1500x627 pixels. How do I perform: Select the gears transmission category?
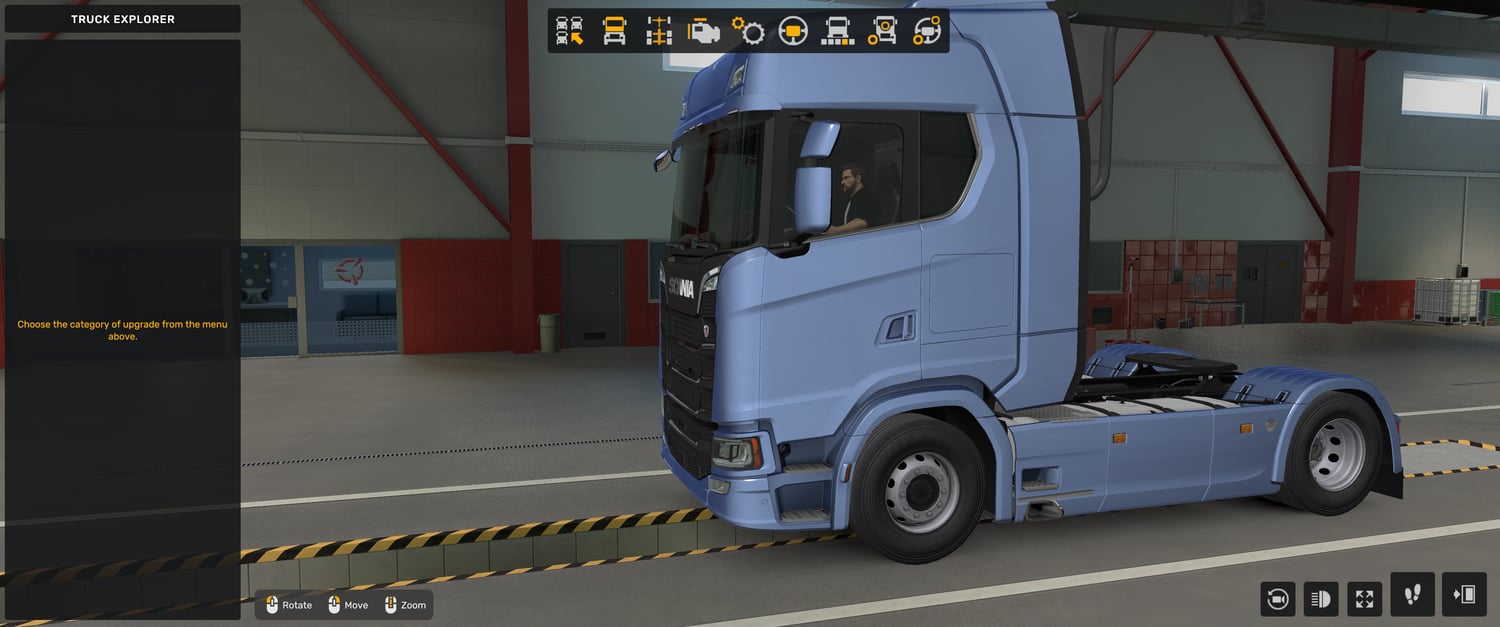748,31
